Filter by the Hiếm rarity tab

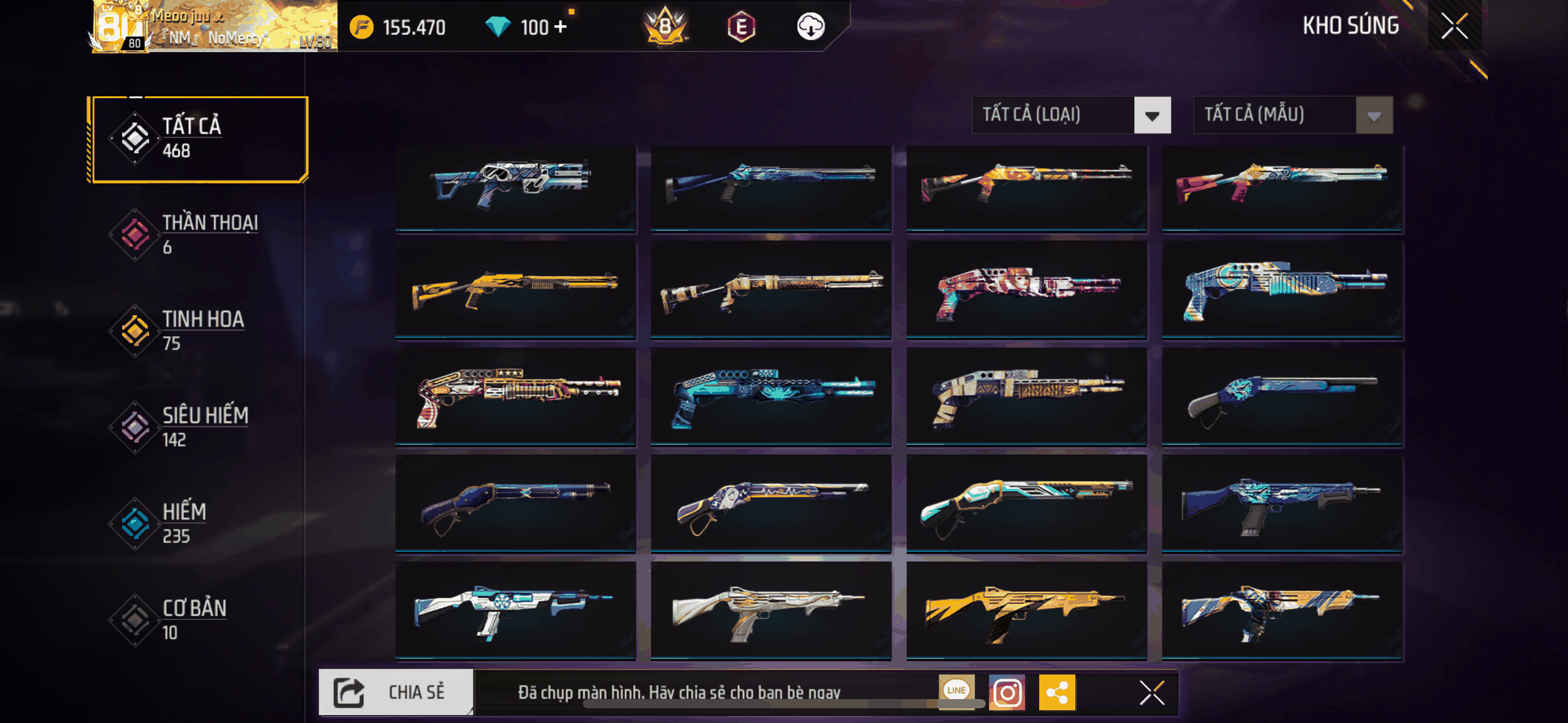click(198, 523)
